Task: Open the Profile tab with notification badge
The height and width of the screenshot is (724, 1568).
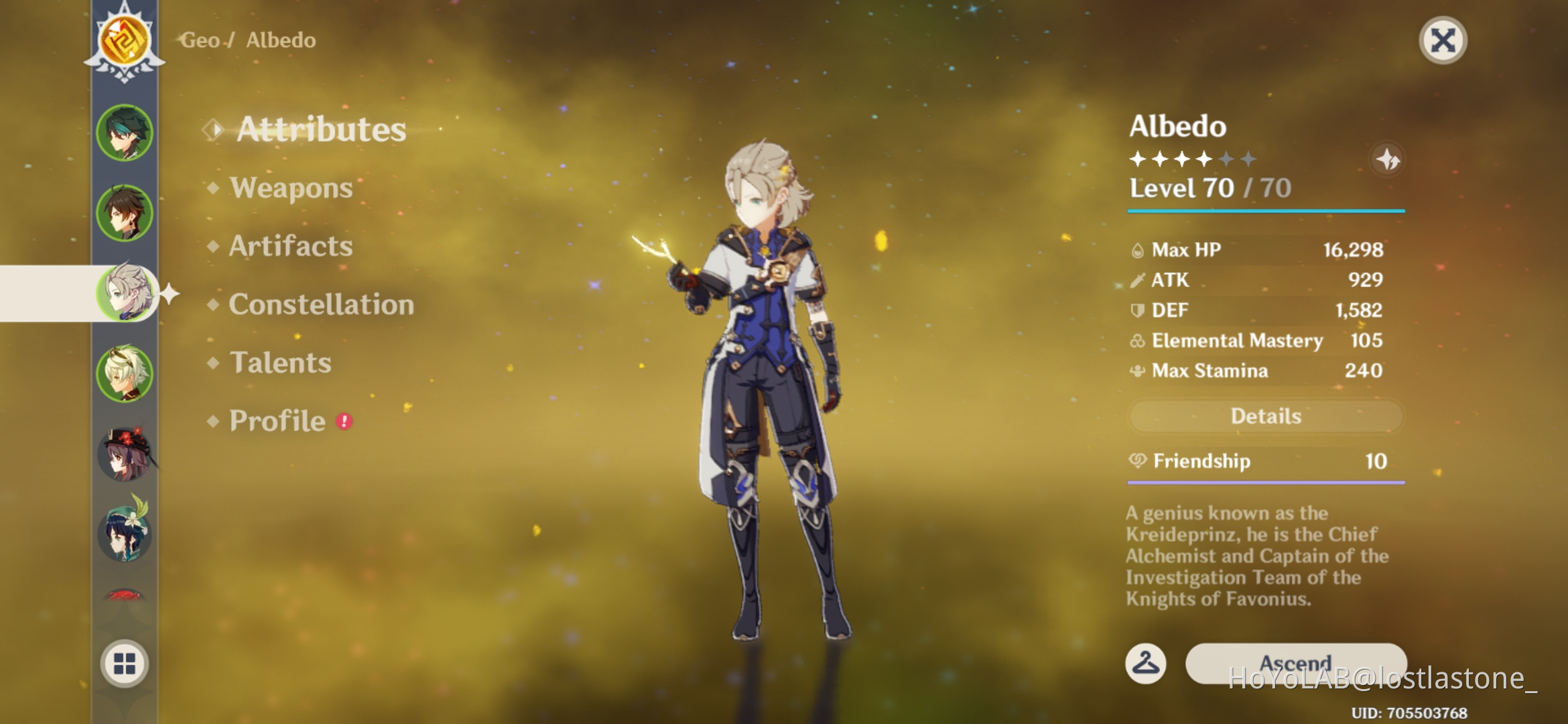Action: coord(275,420)
